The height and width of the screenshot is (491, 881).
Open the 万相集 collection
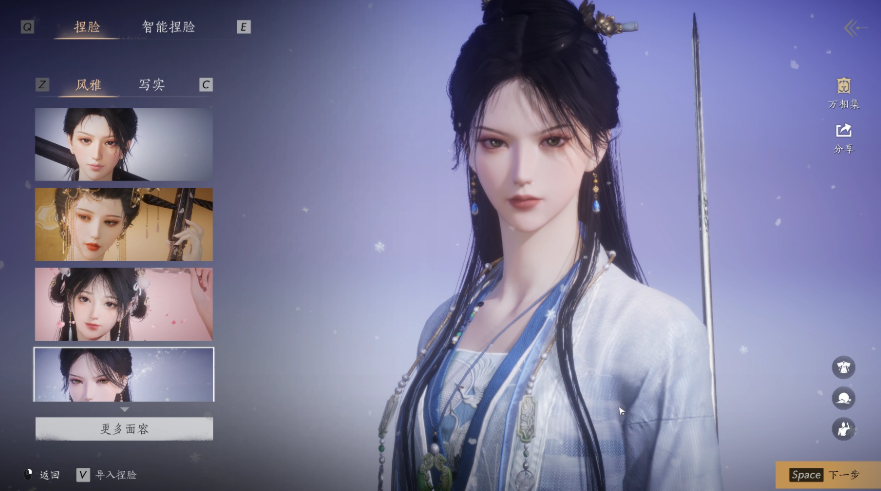coord(843,92)
